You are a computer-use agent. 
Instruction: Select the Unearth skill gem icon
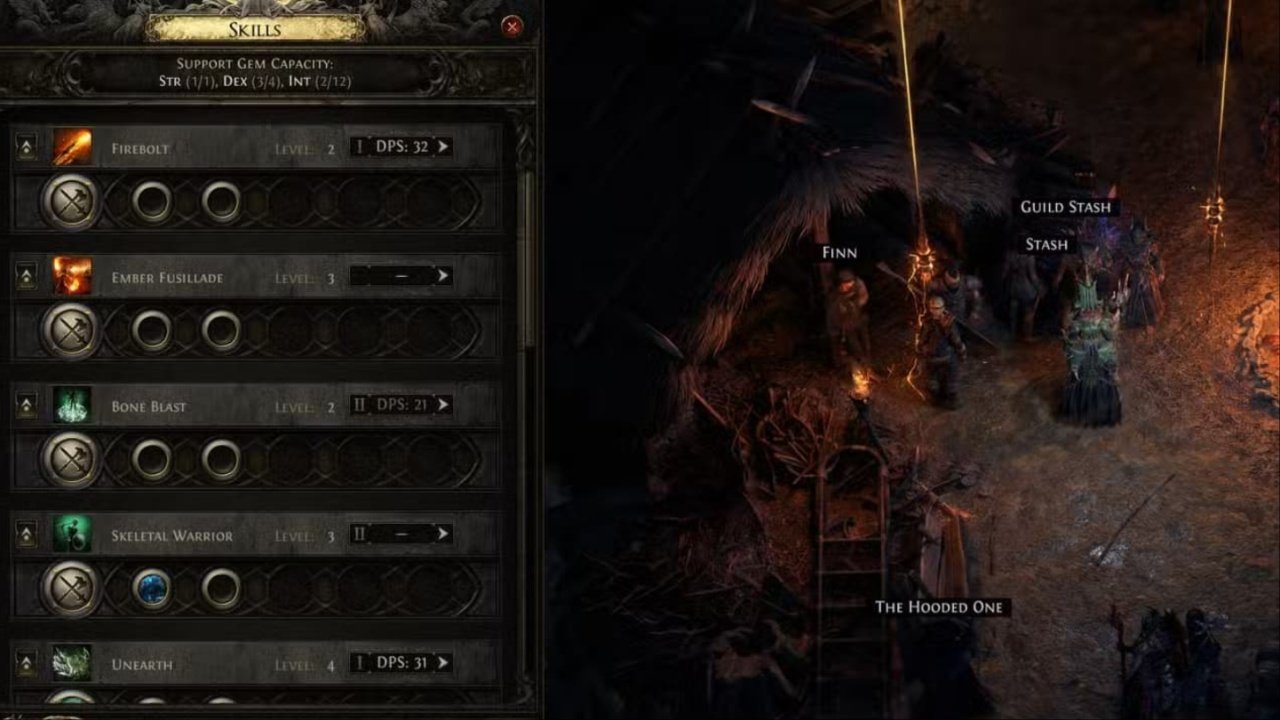tap(72, 664)
